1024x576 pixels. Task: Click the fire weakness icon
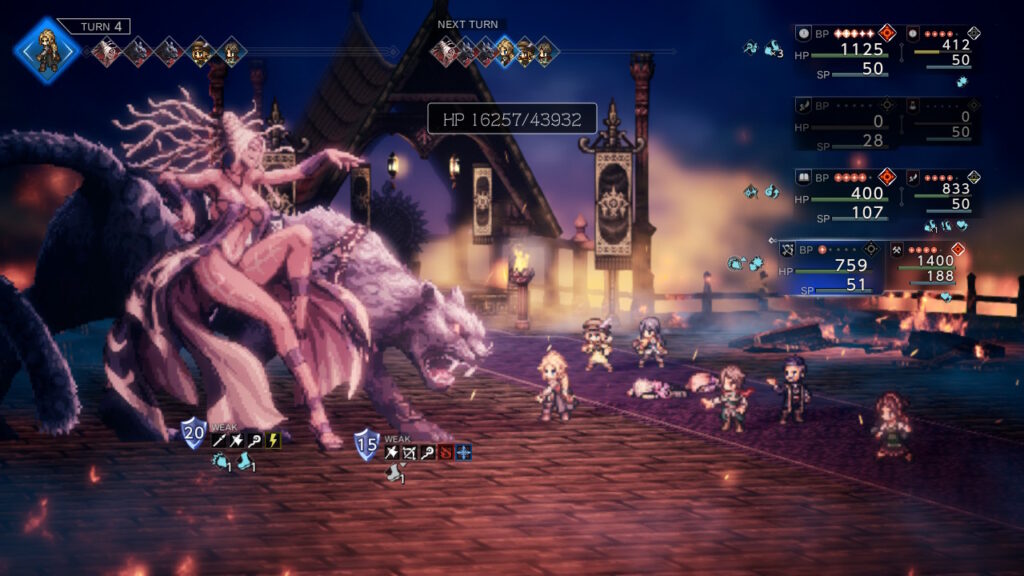446,452
